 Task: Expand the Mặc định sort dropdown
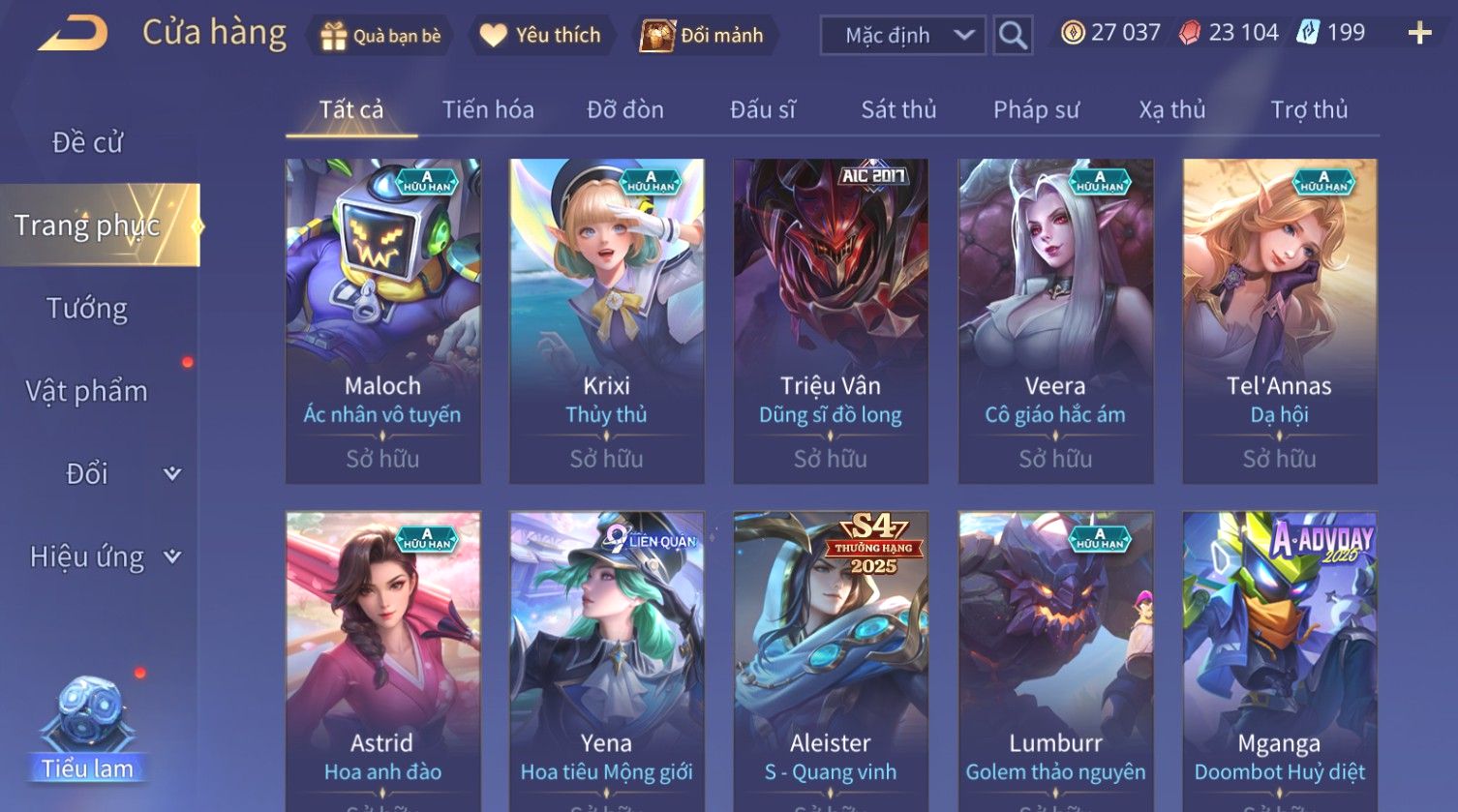click(902, 36)
